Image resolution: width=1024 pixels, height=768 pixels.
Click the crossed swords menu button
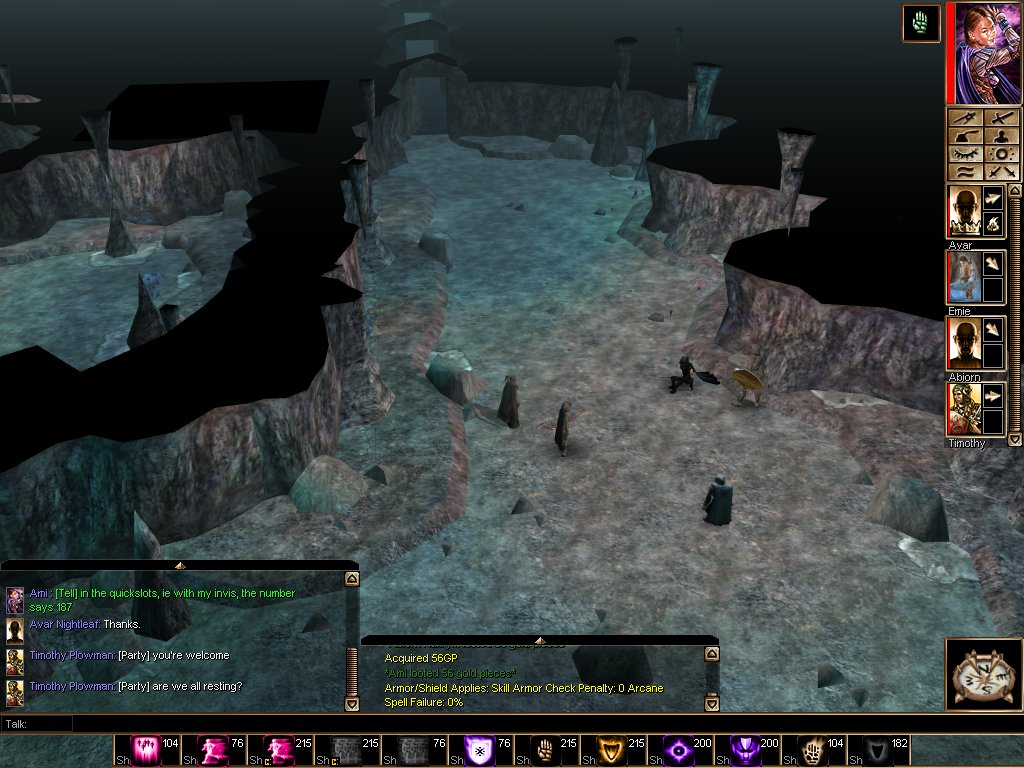pyautogui.click(x=1001, y=171)
